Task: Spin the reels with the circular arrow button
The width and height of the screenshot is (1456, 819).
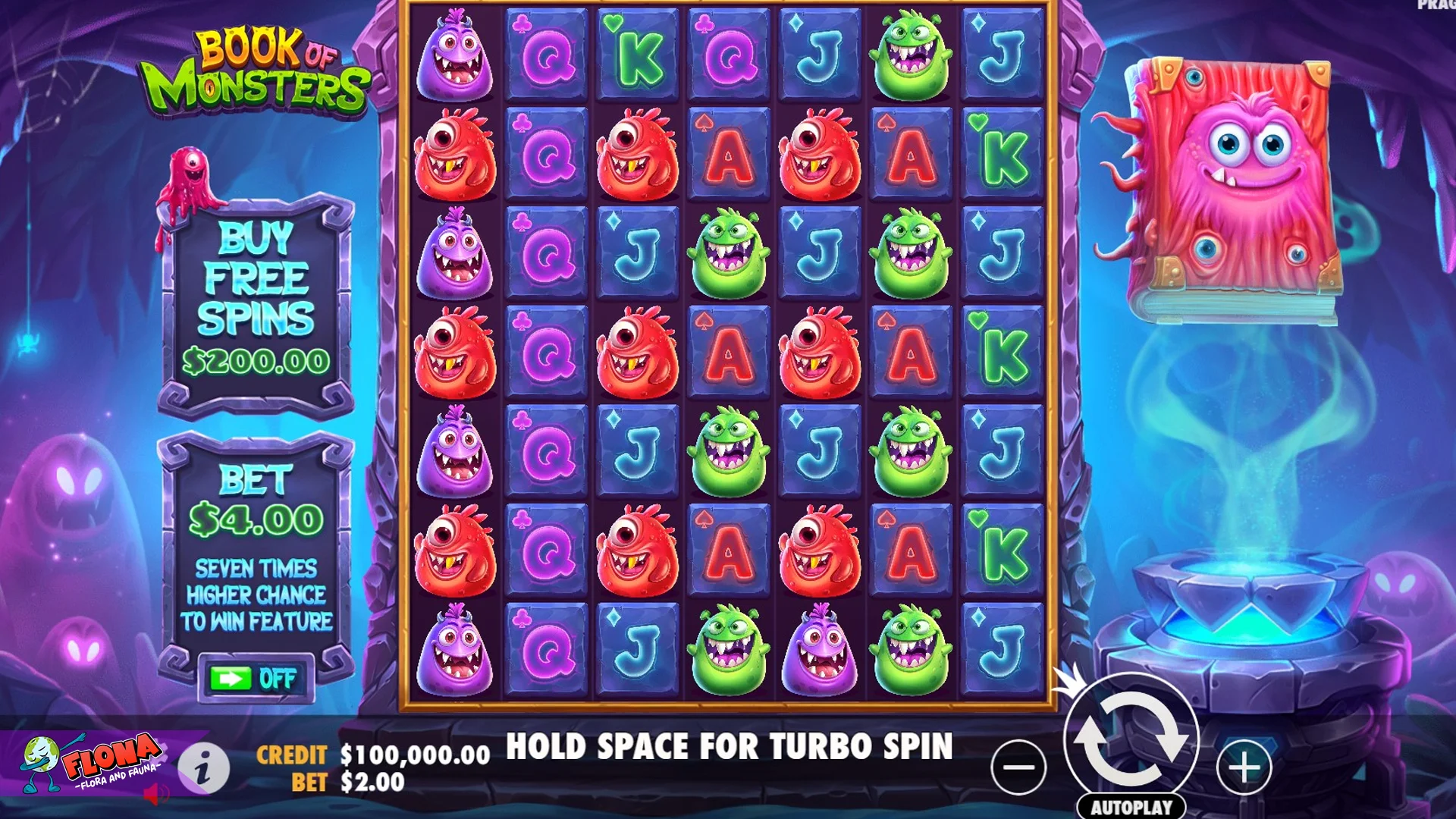Action: [x=1131, y=739]
